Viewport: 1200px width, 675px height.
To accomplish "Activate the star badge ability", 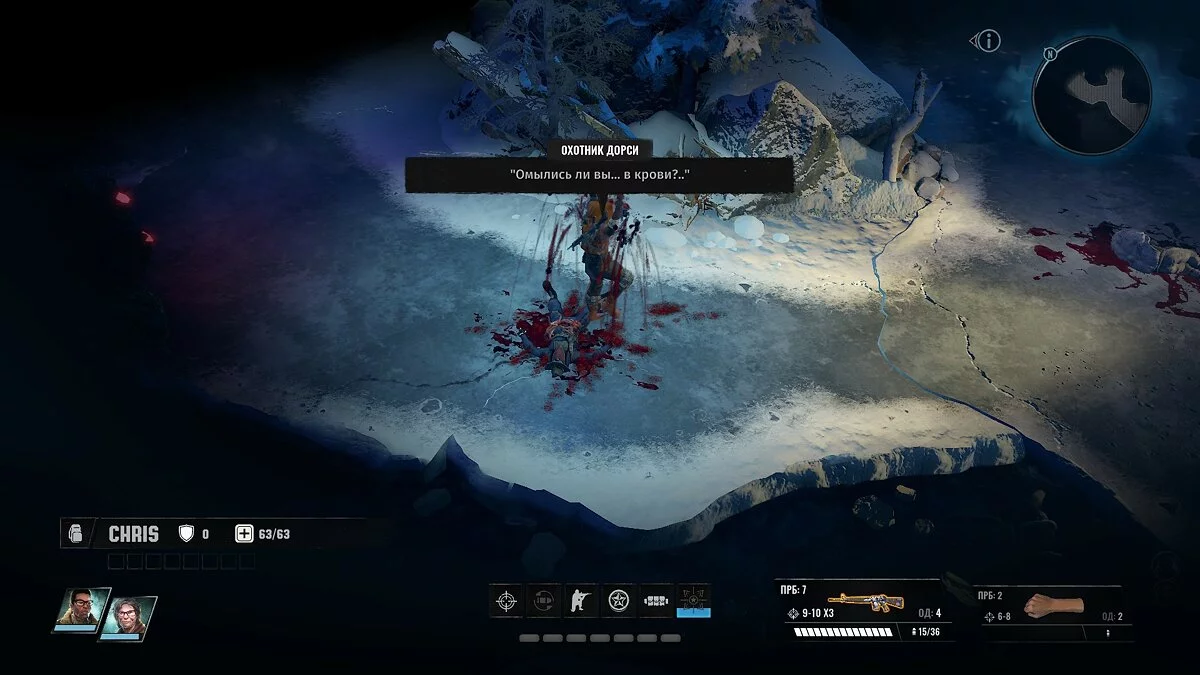I will pos(619,601).
